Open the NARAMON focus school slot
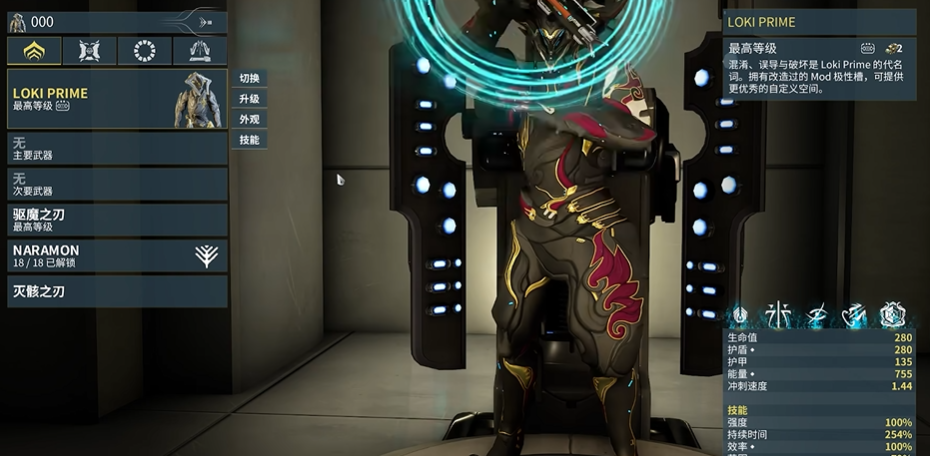Image resolution: width=930 pixels, height=456 pixels. (x=117, y=255)
